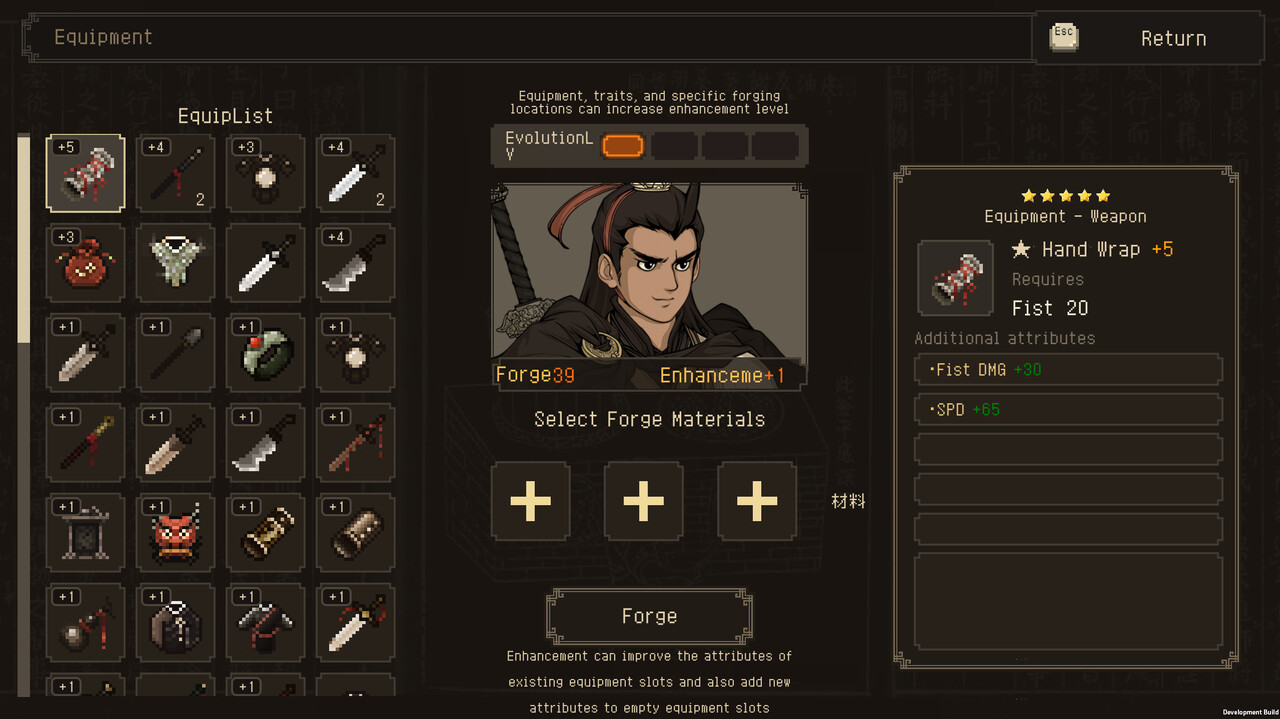Screen dimensions: 1280x719
Task: Pick the gold-banded bracer item
Action: click(x=266, y=533)
